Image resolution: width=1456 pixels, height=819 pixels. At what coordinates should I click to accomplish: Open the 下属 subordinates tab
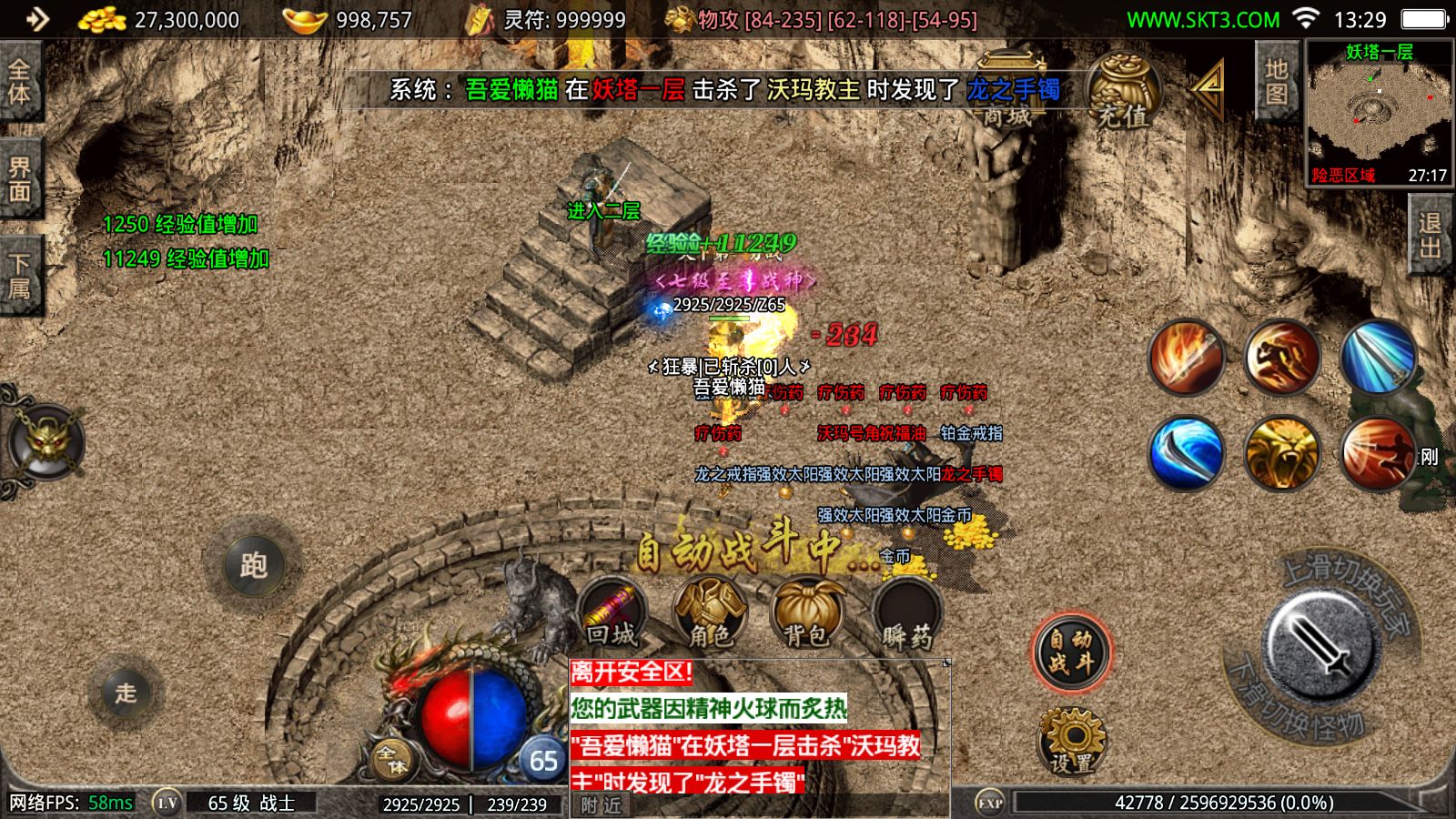(20, 276)
